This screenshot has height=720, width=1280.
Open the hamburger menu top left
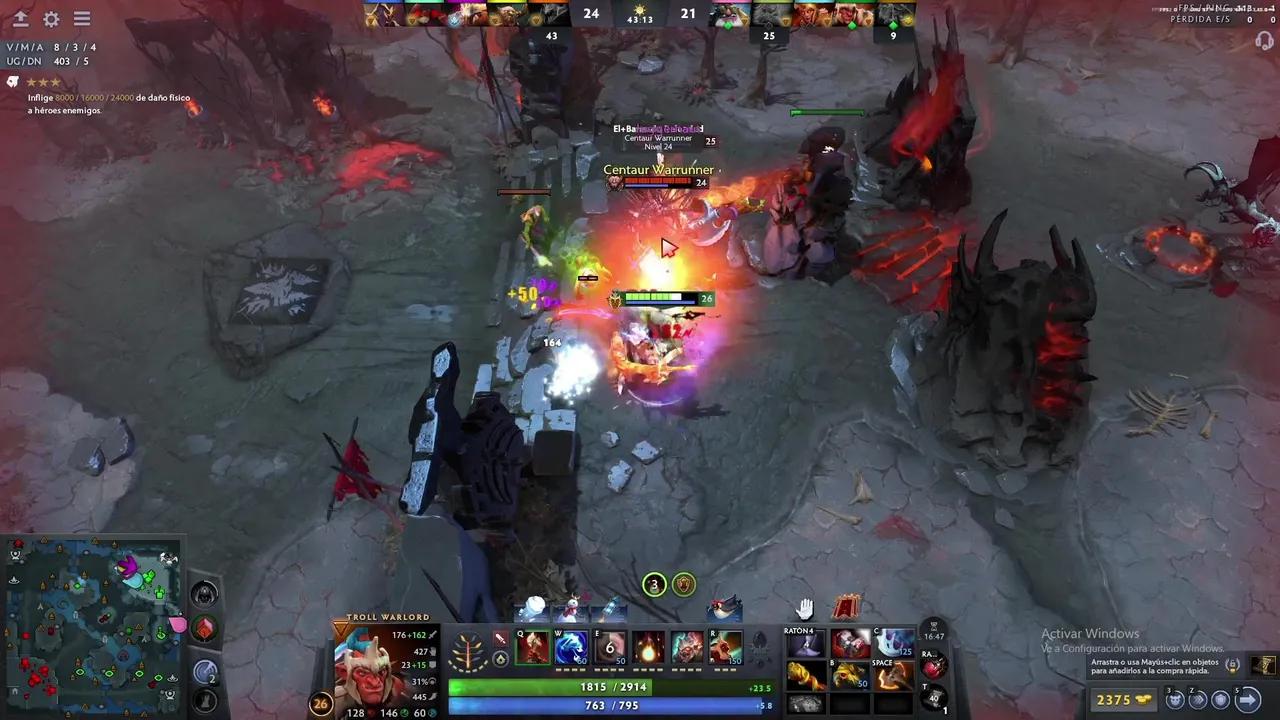click(x=82, y=18)
